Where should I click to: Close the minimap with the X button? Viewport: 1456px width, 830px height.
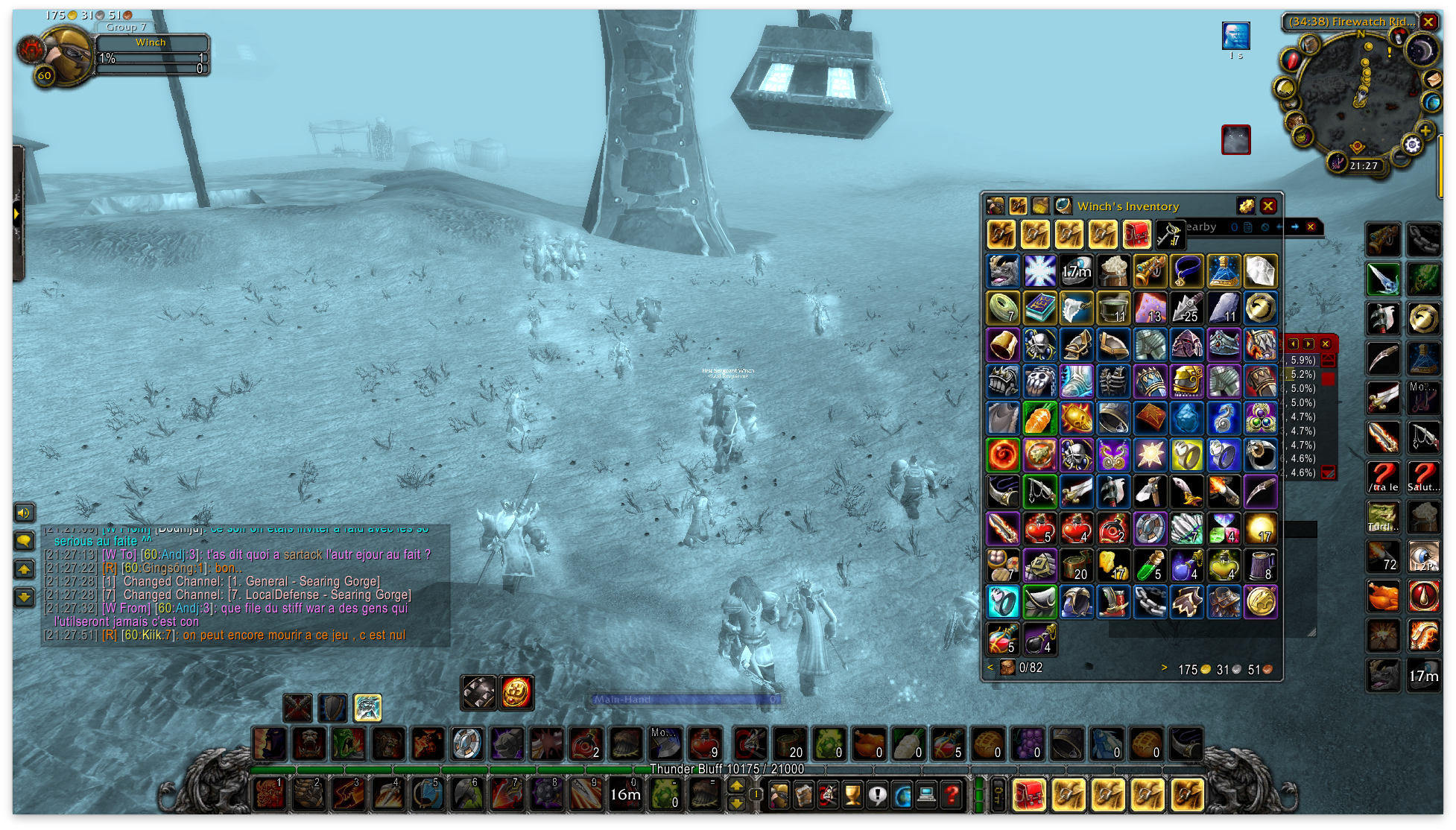tap(1428, 22)
